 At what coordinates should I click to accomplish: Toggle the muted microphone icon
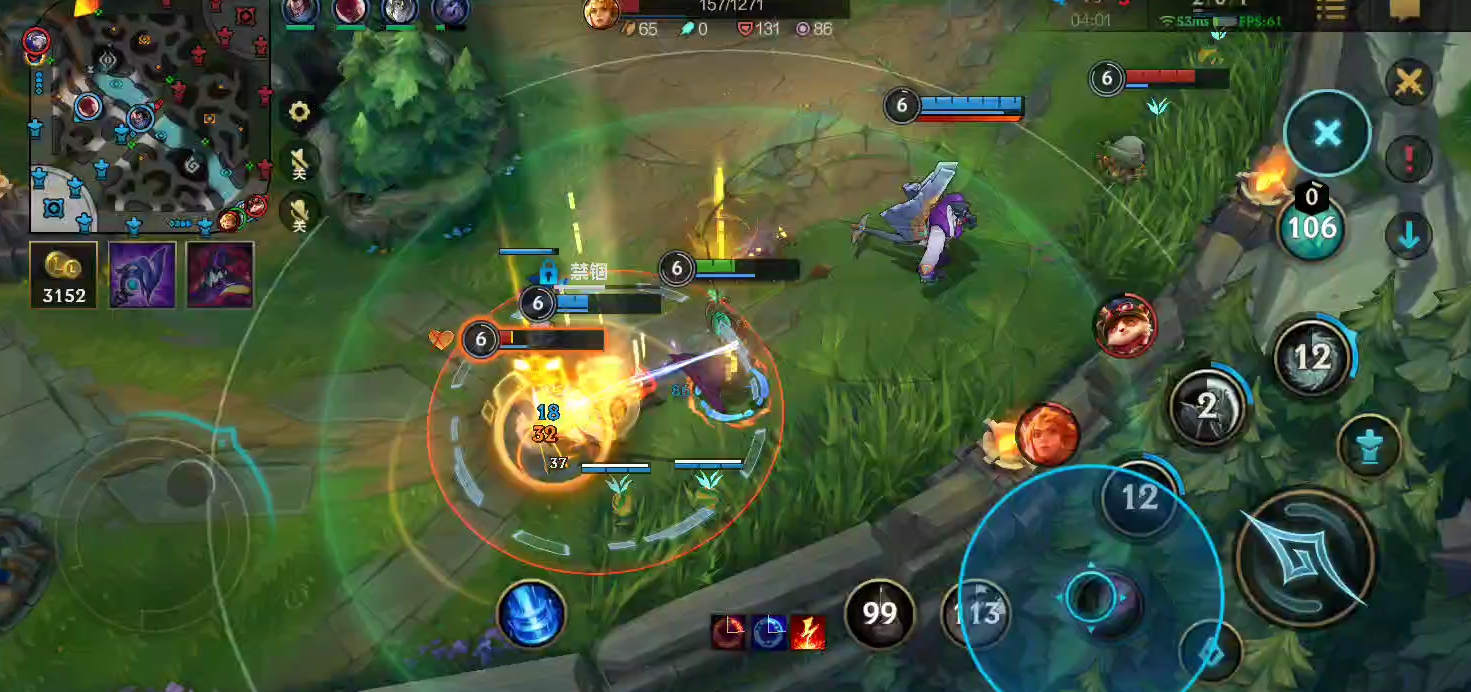click(299, 211)
